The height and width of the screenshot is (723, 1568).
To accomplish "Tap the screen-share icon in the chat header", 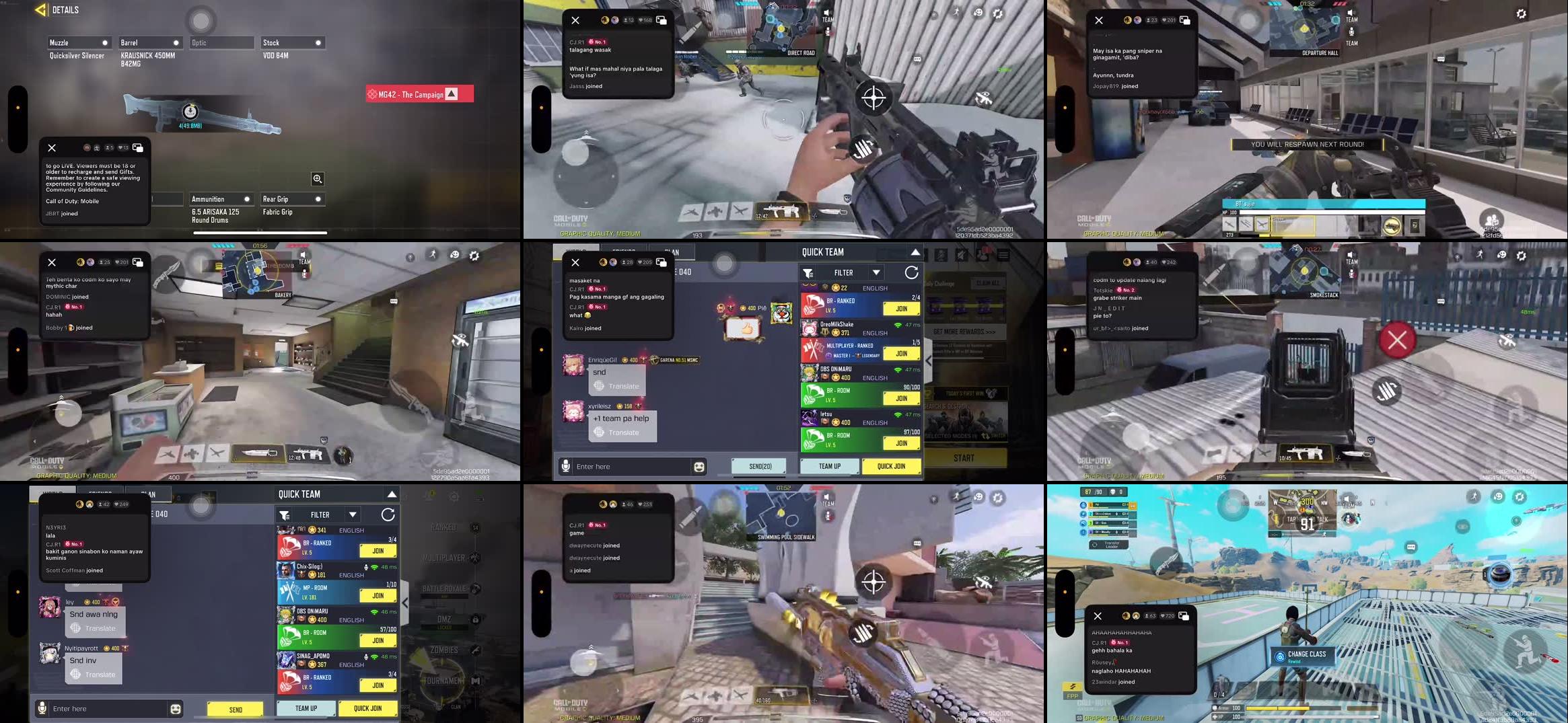I will pyautogui.click(x=138, y=147).
